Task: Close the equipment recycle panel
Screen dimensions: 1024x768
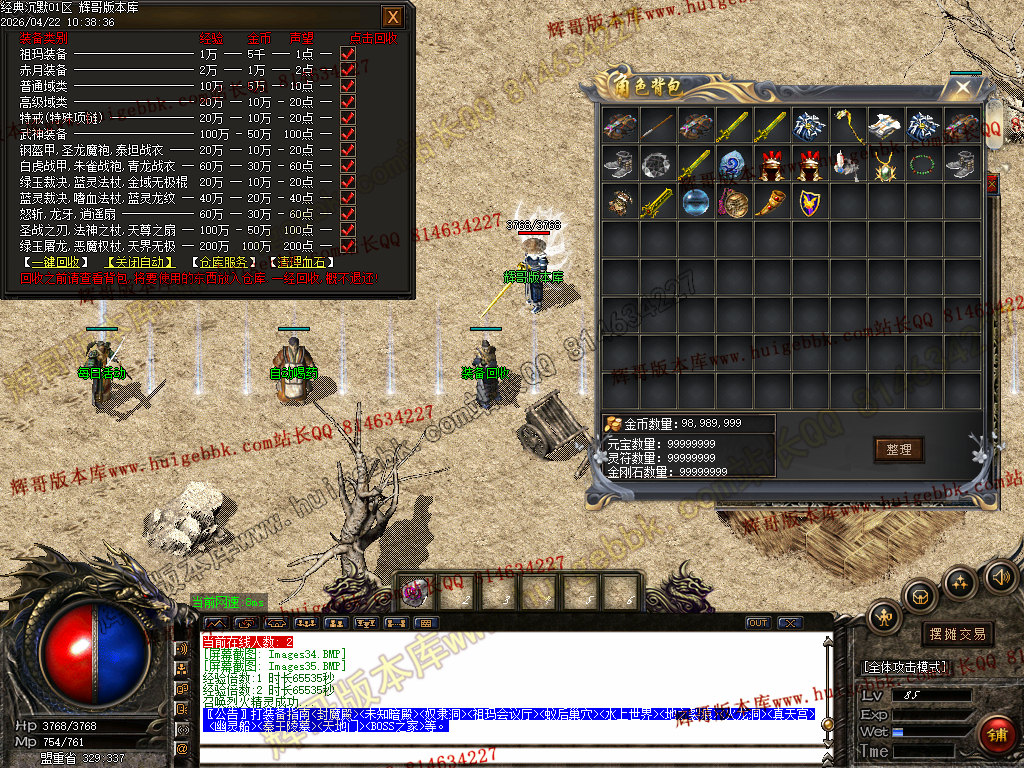Action: 393,17
